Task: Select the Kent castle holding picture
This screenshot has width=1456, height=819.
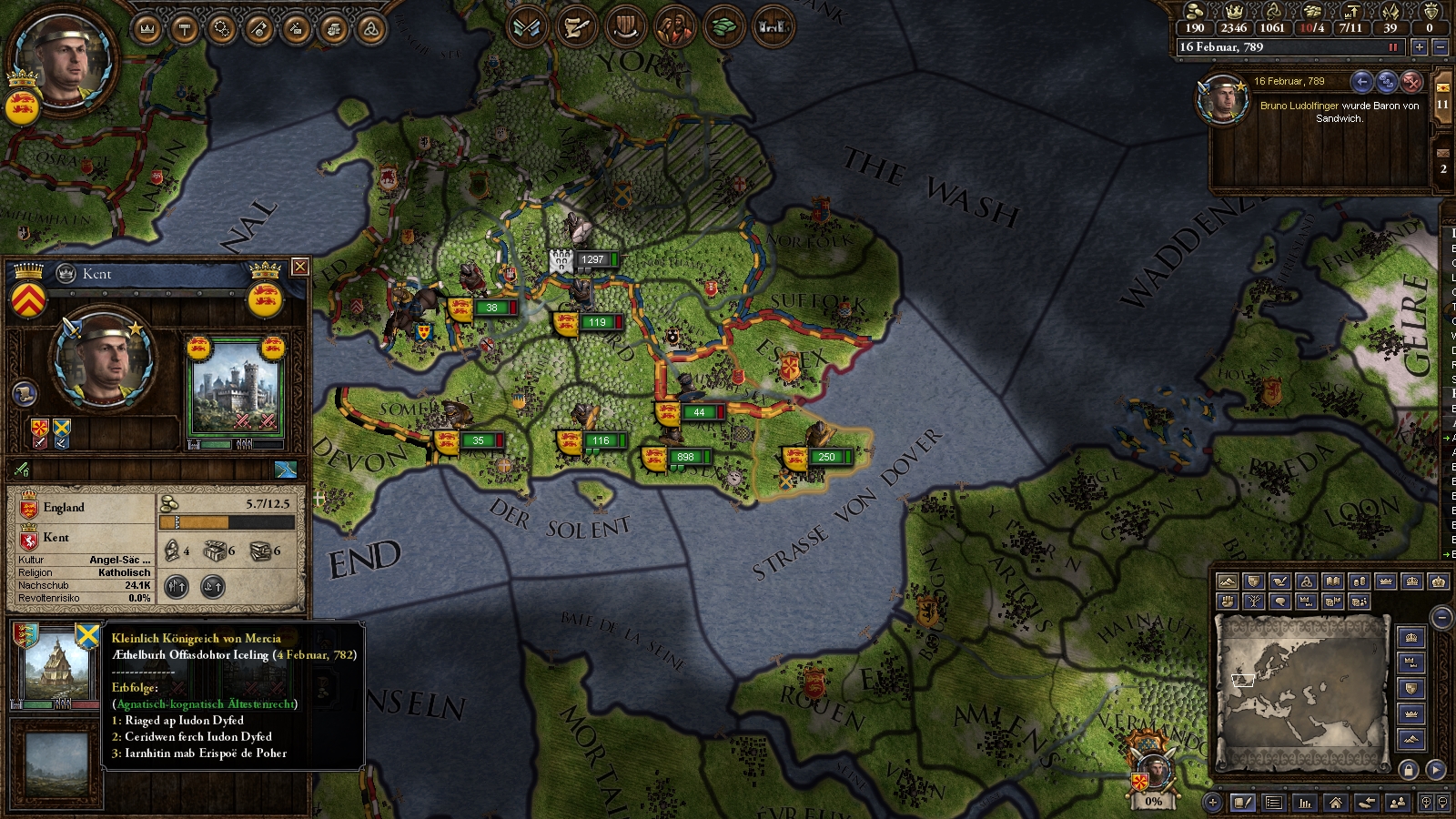Action: [236, 391]
